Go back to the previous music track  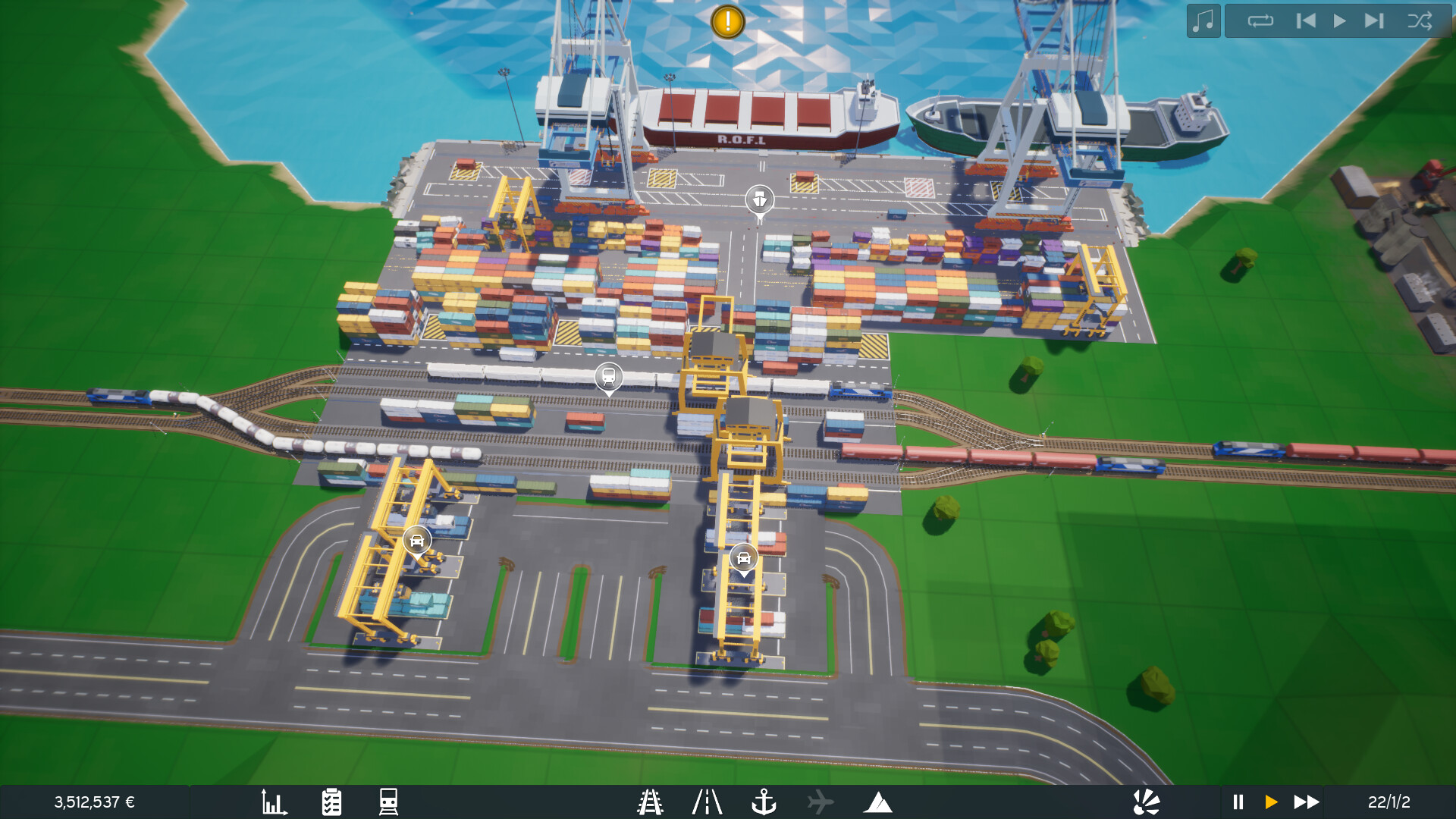coord(1306,20)
